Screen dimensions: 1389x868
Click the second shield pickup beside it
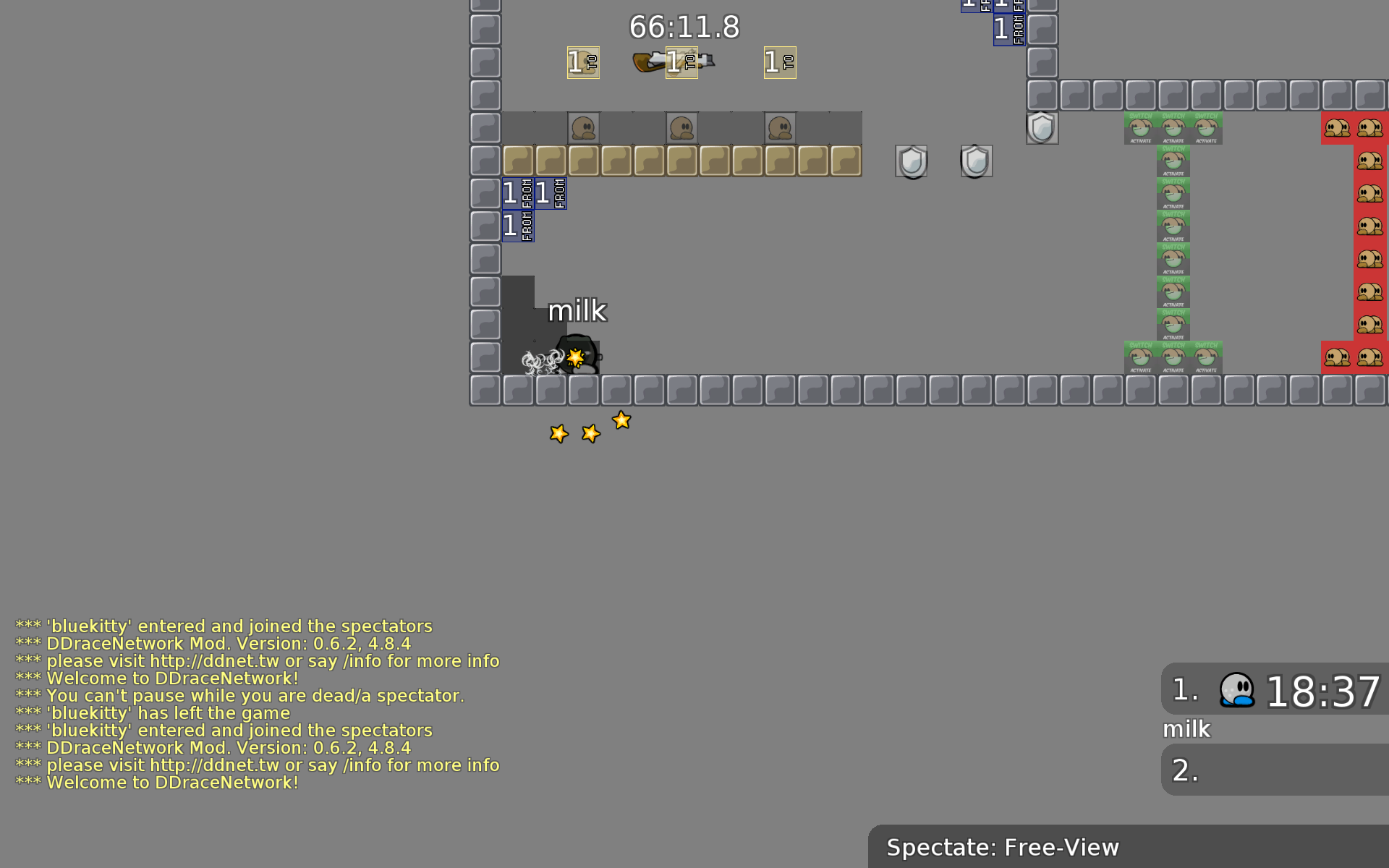click(x=975, y=161)
